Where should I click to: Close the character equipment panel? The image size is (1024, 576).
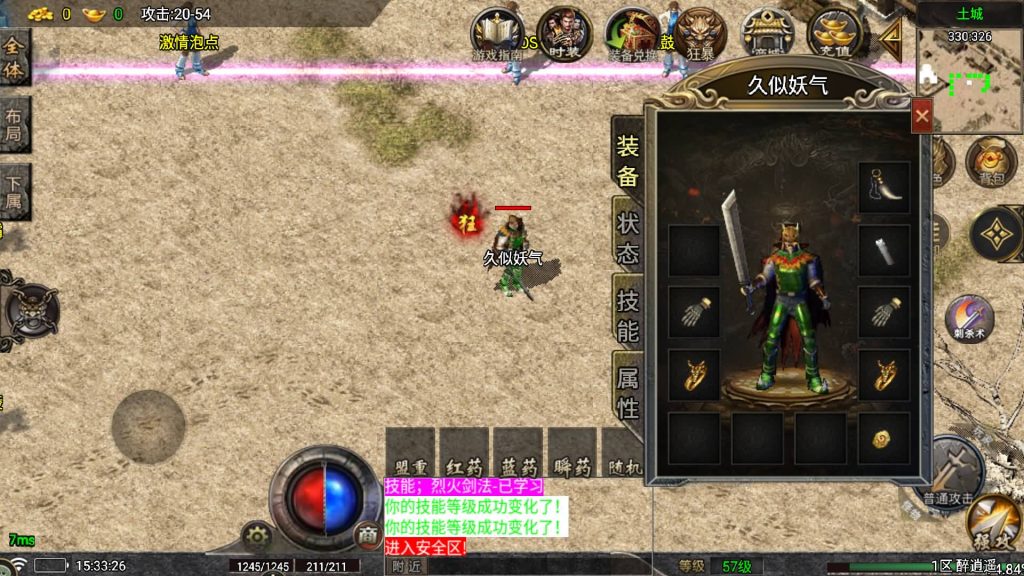(x=922, y=116)
